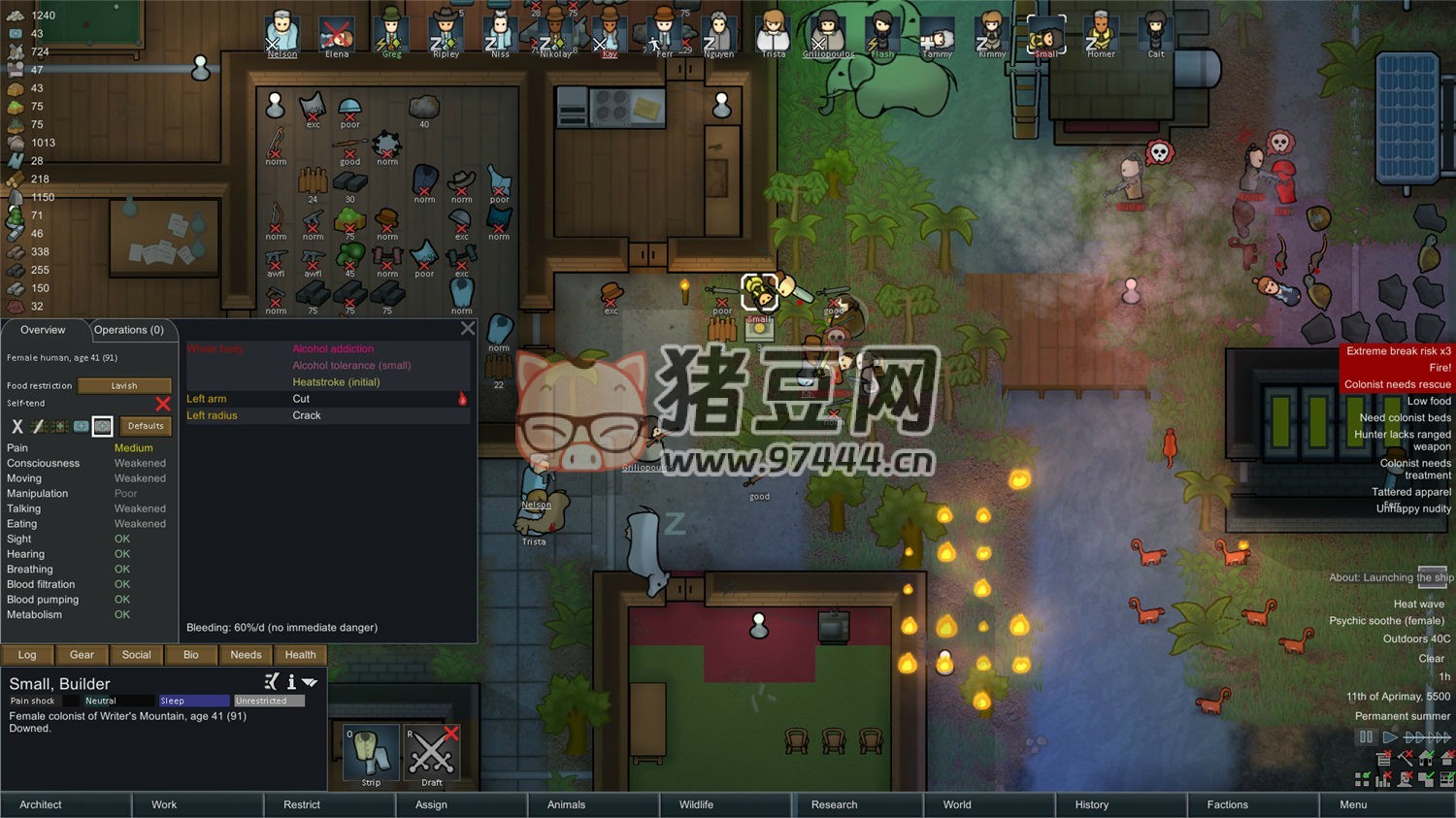Open the Research menu
The height and width of the screenshot is (818, 1456).
834,804
